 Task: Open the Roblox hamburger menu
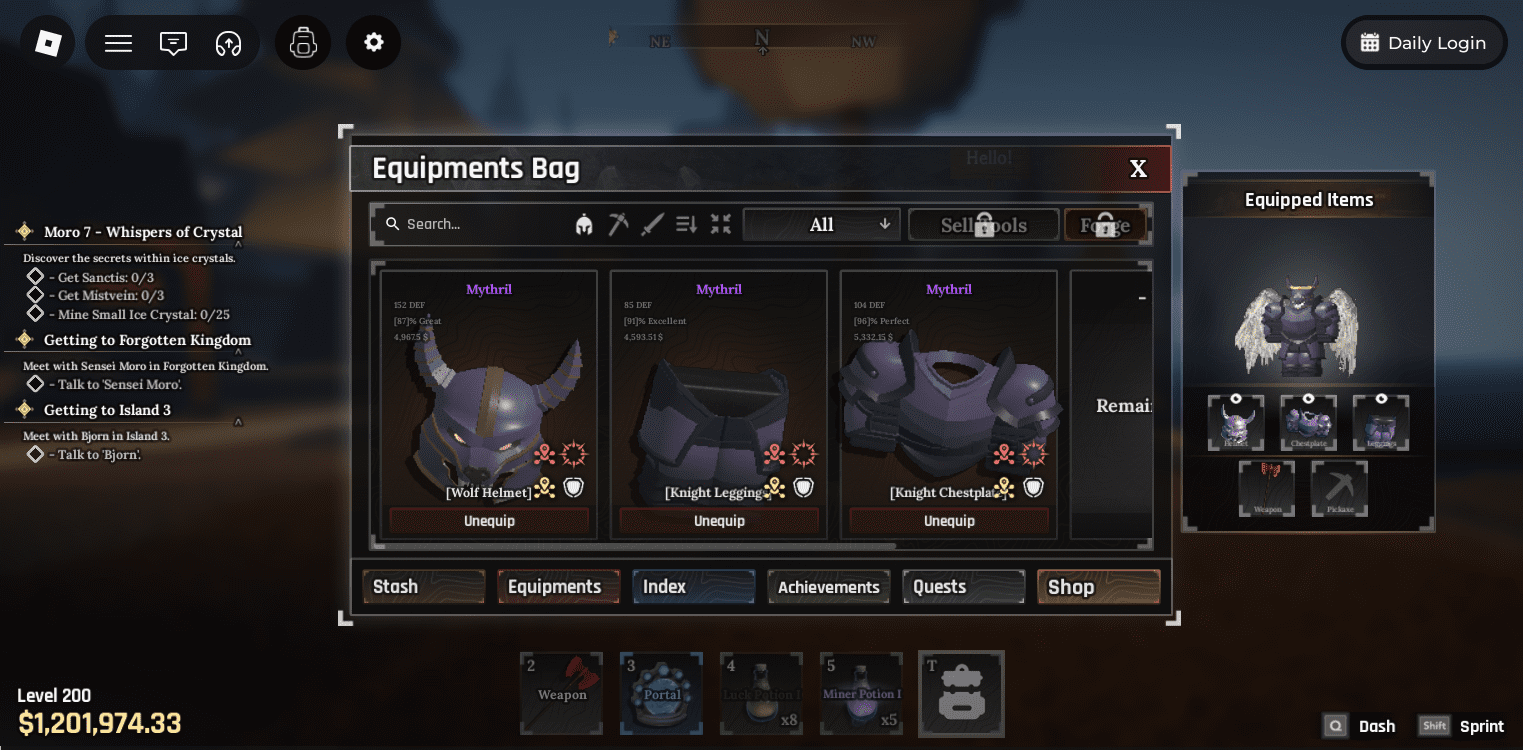tap(119, 43)
